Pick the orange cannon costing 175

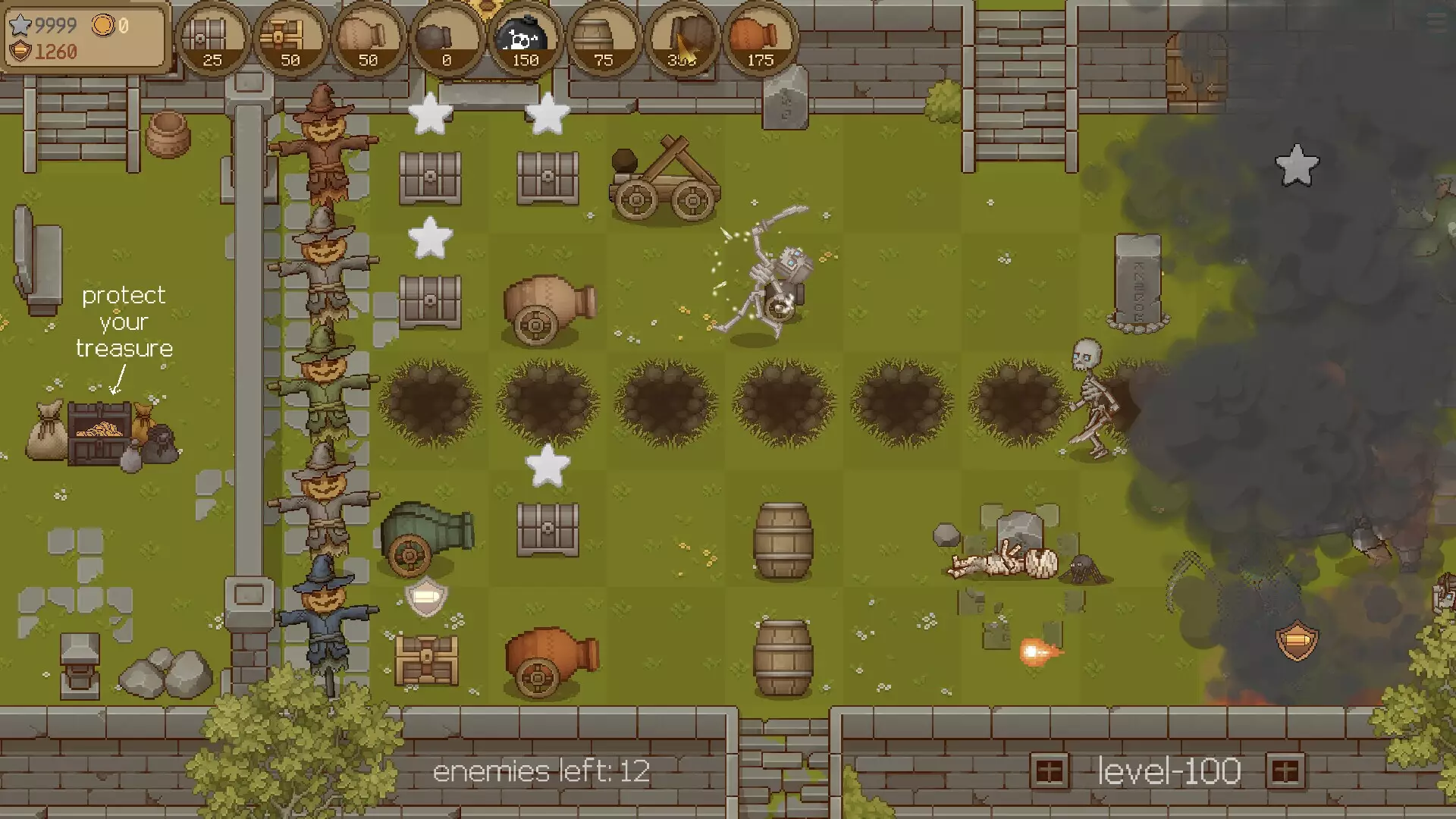click(x=760, y=39)
